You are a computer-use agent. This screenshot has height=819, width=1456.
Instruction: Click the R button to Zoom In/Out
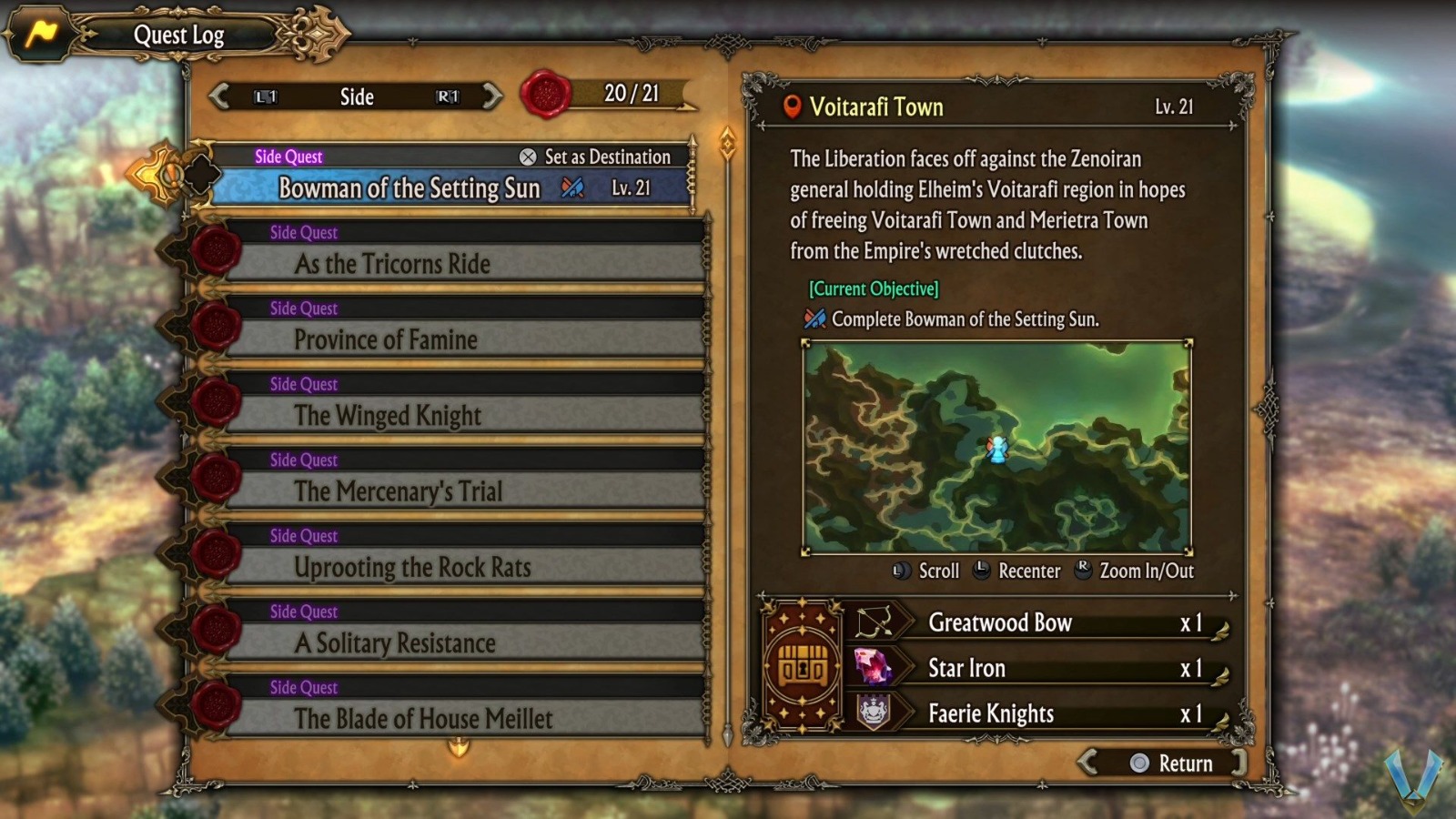tap(1082, 571)
